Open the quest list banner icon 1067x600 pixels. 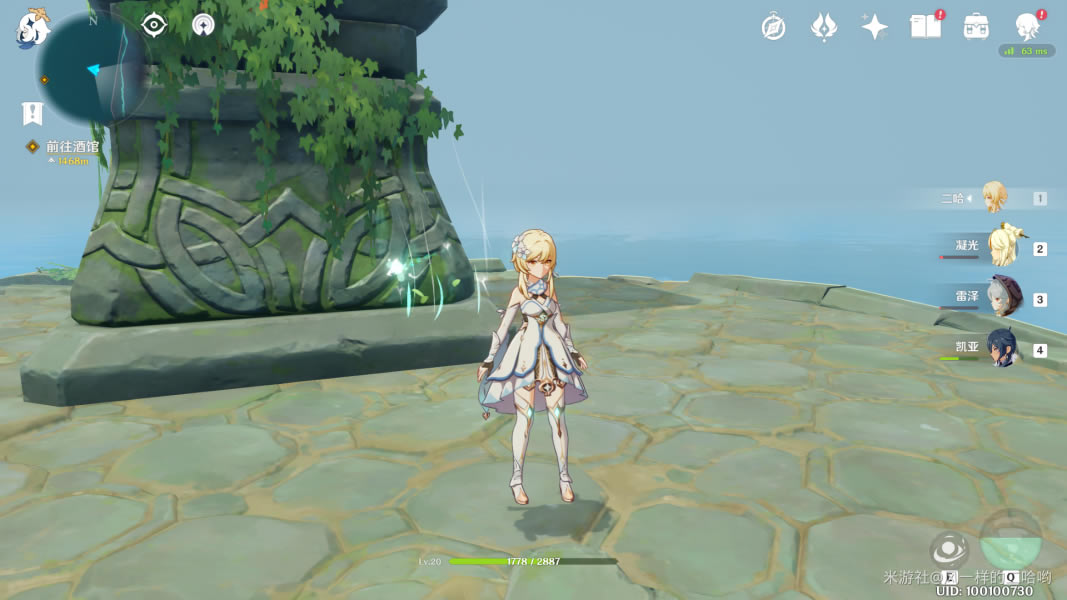tap(33, 113)
